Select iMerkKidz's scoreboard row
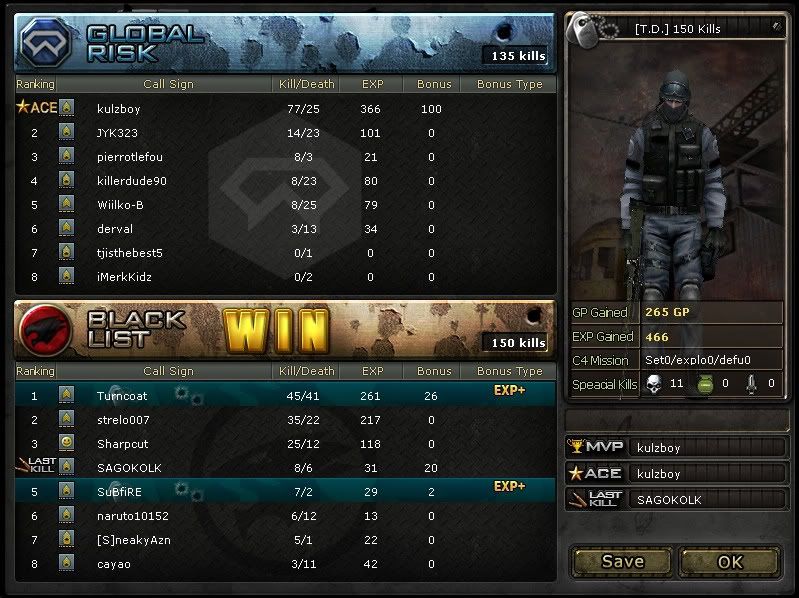 tap(124, 277)
